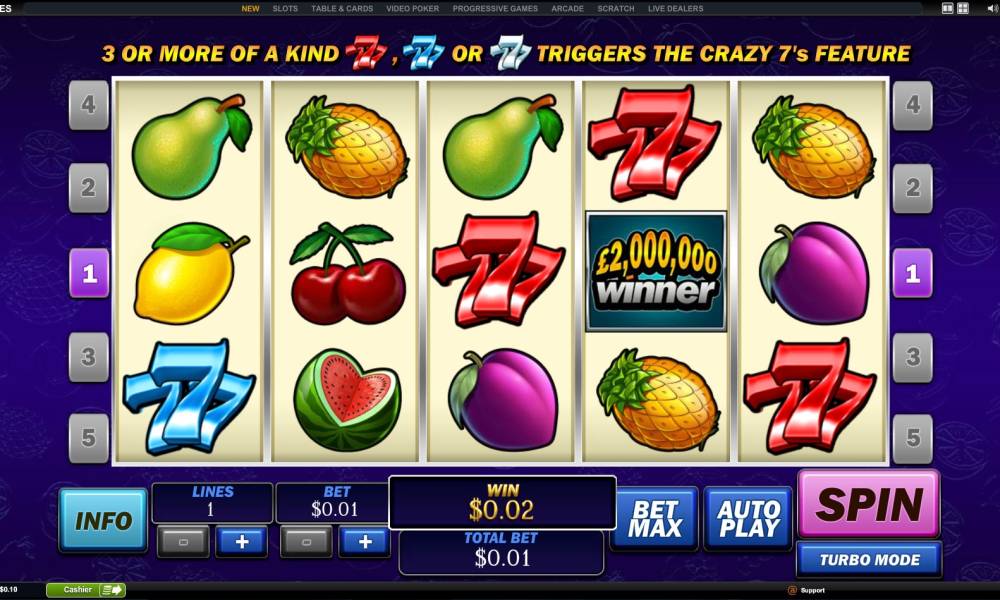Screen dimensions: 1000x600
Task: View the Live Dealers section
Action: 675,8
